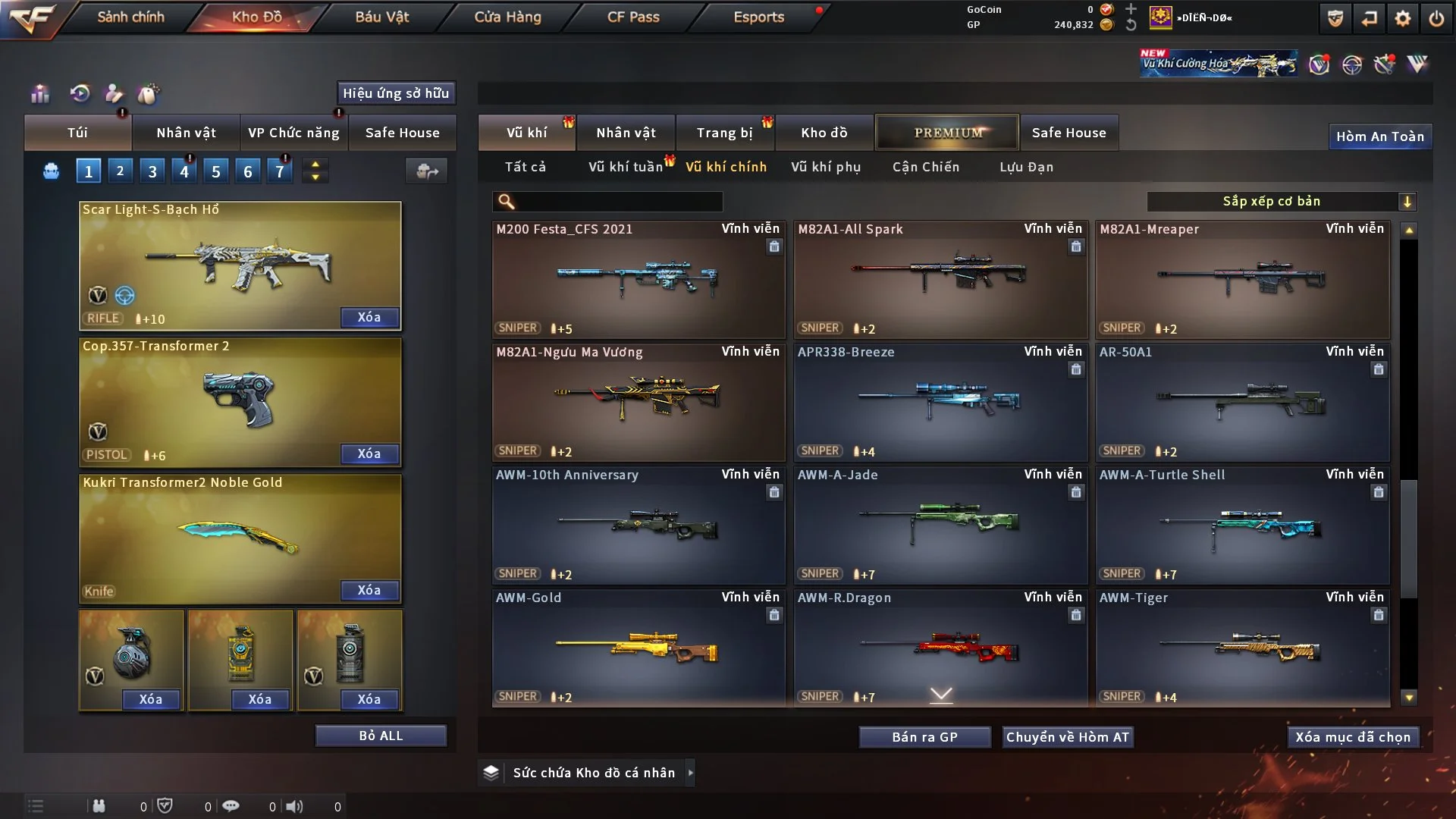The width and height of the screenshot is (1456, 819).
Task: Pick the AWM-A-Turtle Shell weapon
Action: pyautogui.click(x=1242, y=525)
